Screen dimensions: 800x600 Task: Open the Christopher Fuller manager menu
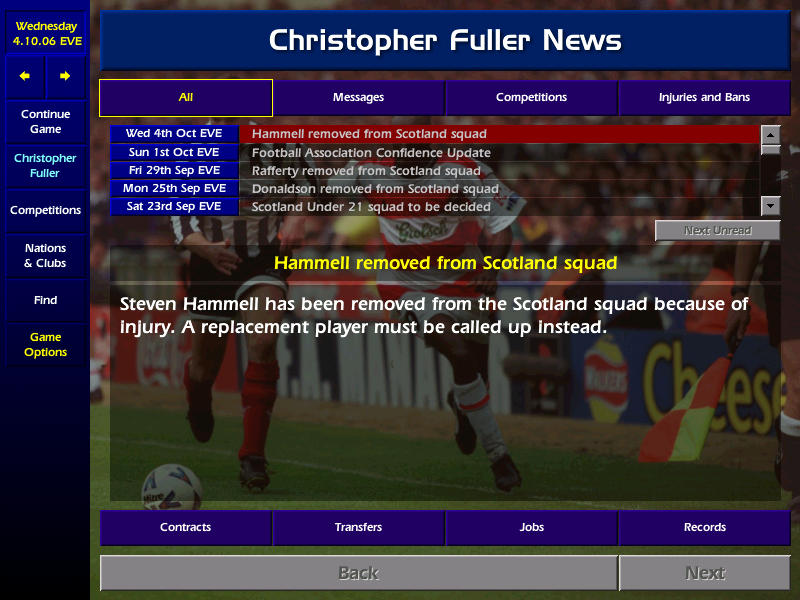click(45, 166)
